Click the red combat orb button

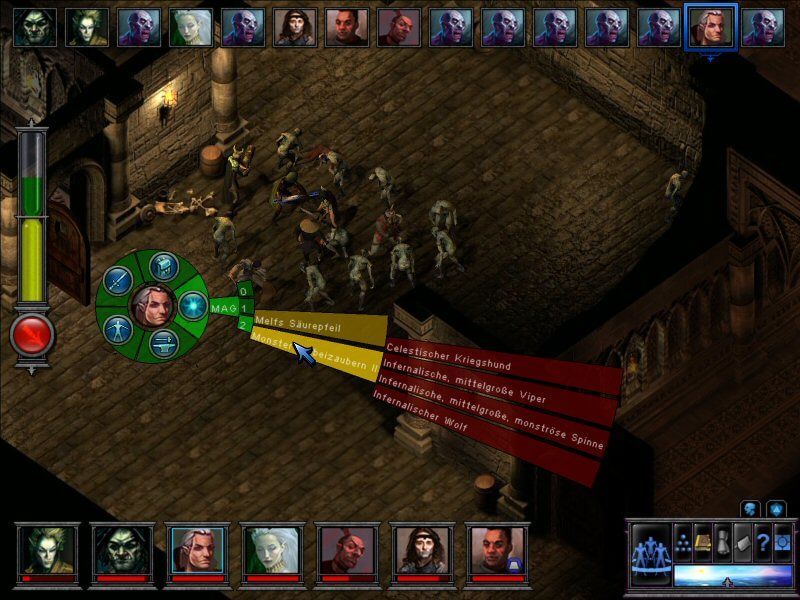pyautogui.click(x=31, y=336)
